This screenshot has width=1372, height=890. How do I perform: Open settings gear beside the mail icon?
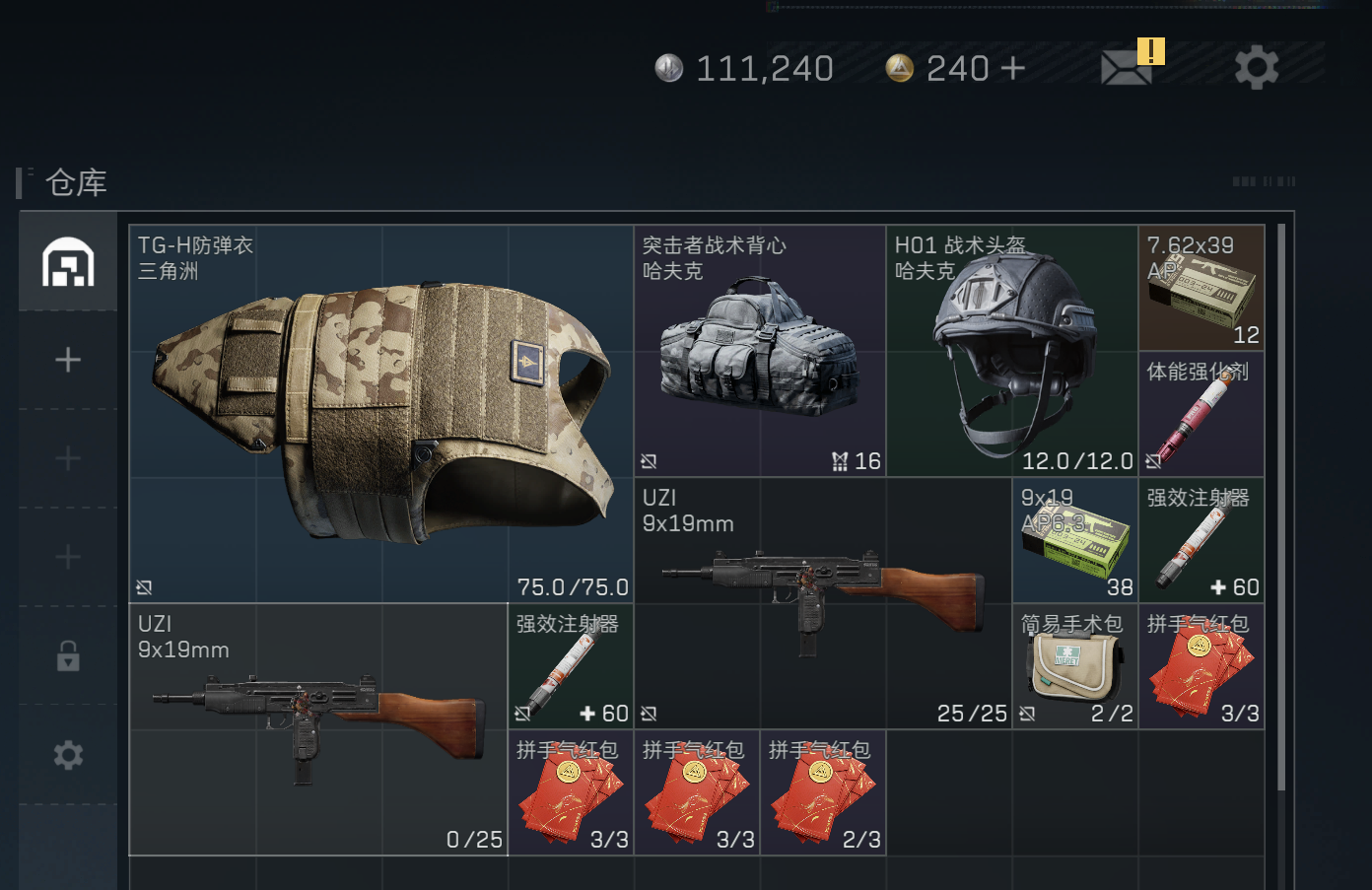point(1257,68)
